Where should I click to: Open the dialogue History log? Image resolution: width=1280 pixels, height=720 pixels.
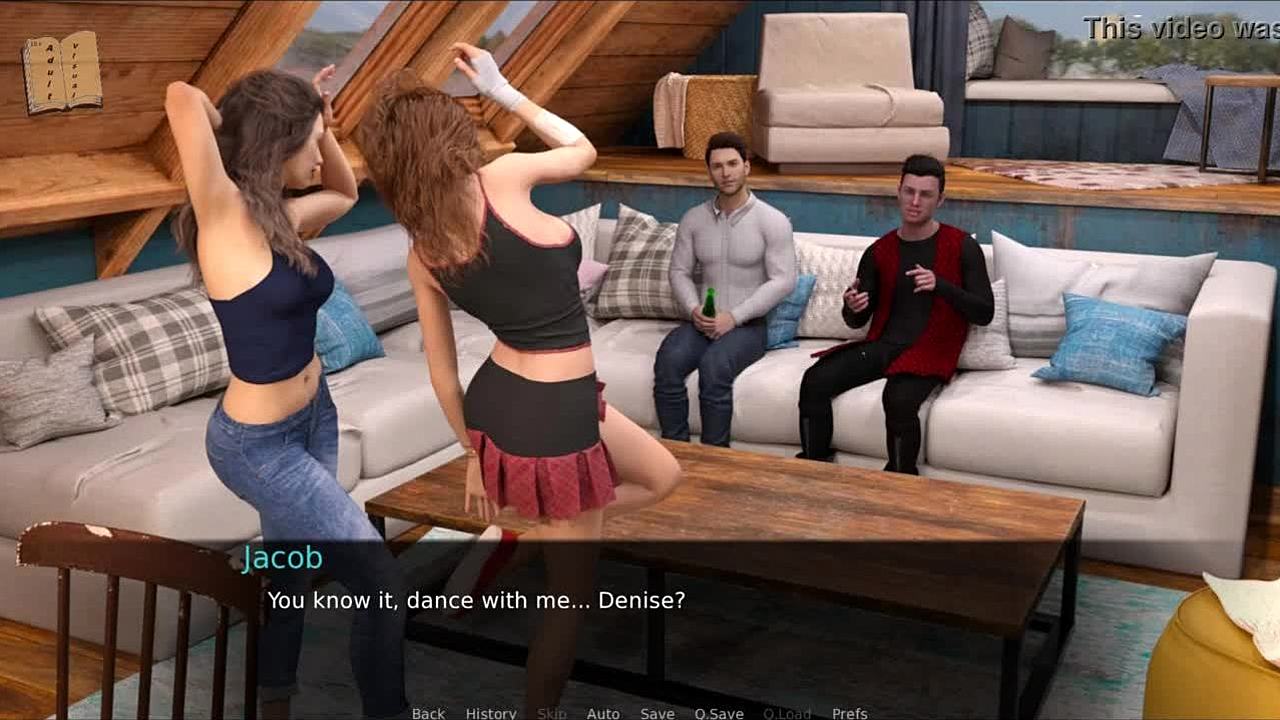(491, 713)
